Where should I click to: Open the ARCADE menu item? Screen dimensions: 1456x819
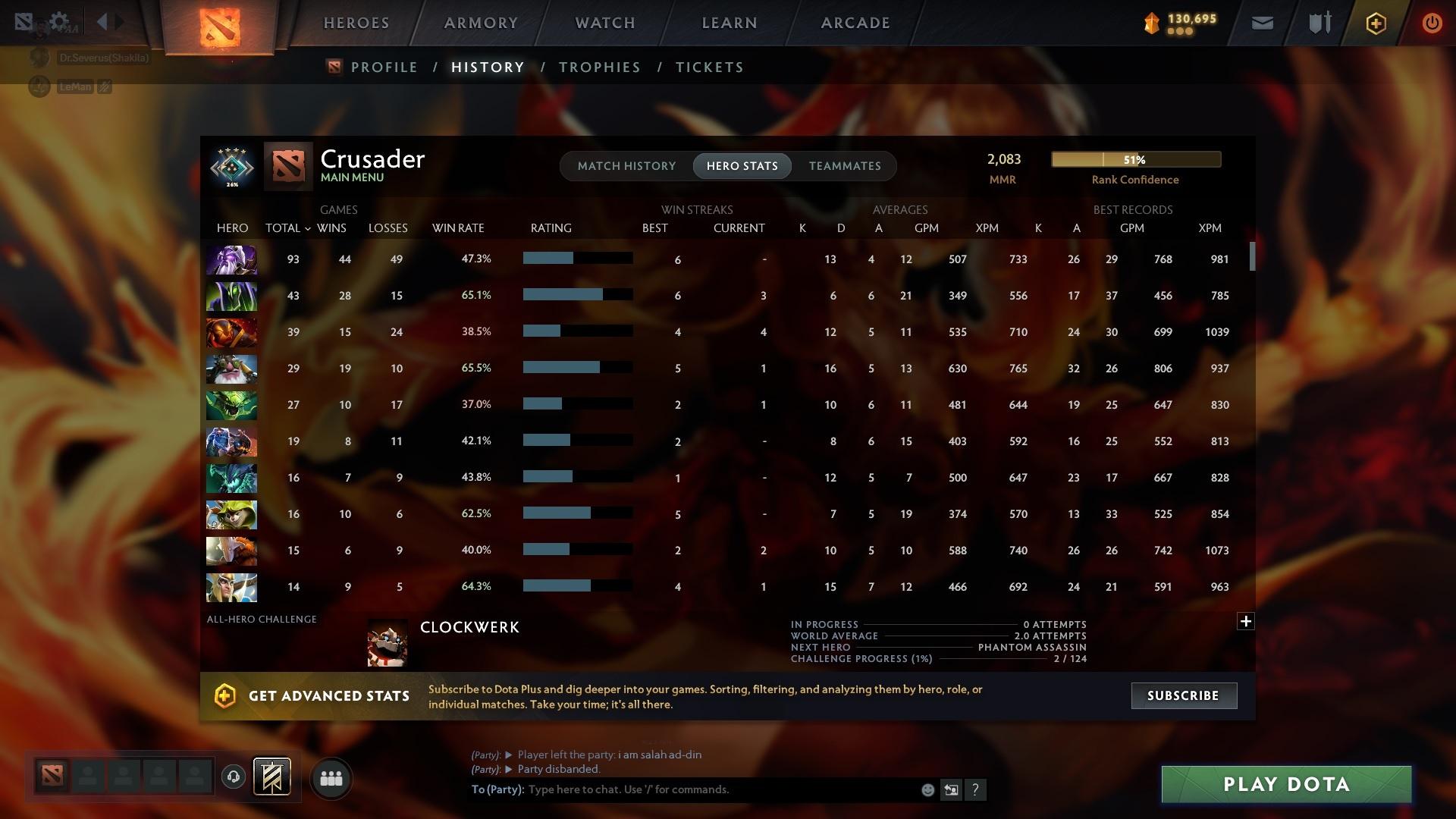(x=855, y=22)
